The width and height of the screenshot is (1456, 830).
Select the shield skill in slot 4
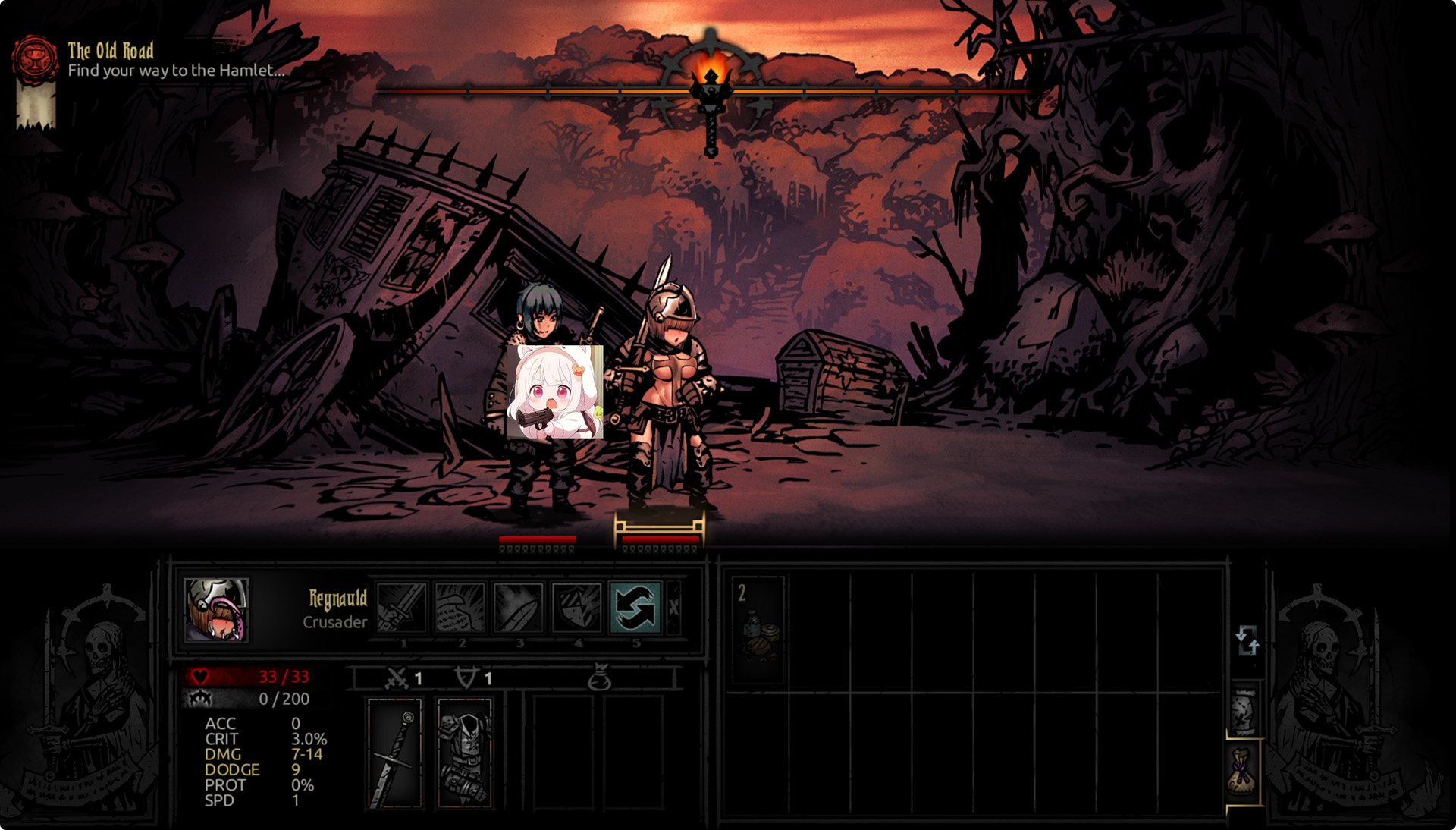coord(577,608)
